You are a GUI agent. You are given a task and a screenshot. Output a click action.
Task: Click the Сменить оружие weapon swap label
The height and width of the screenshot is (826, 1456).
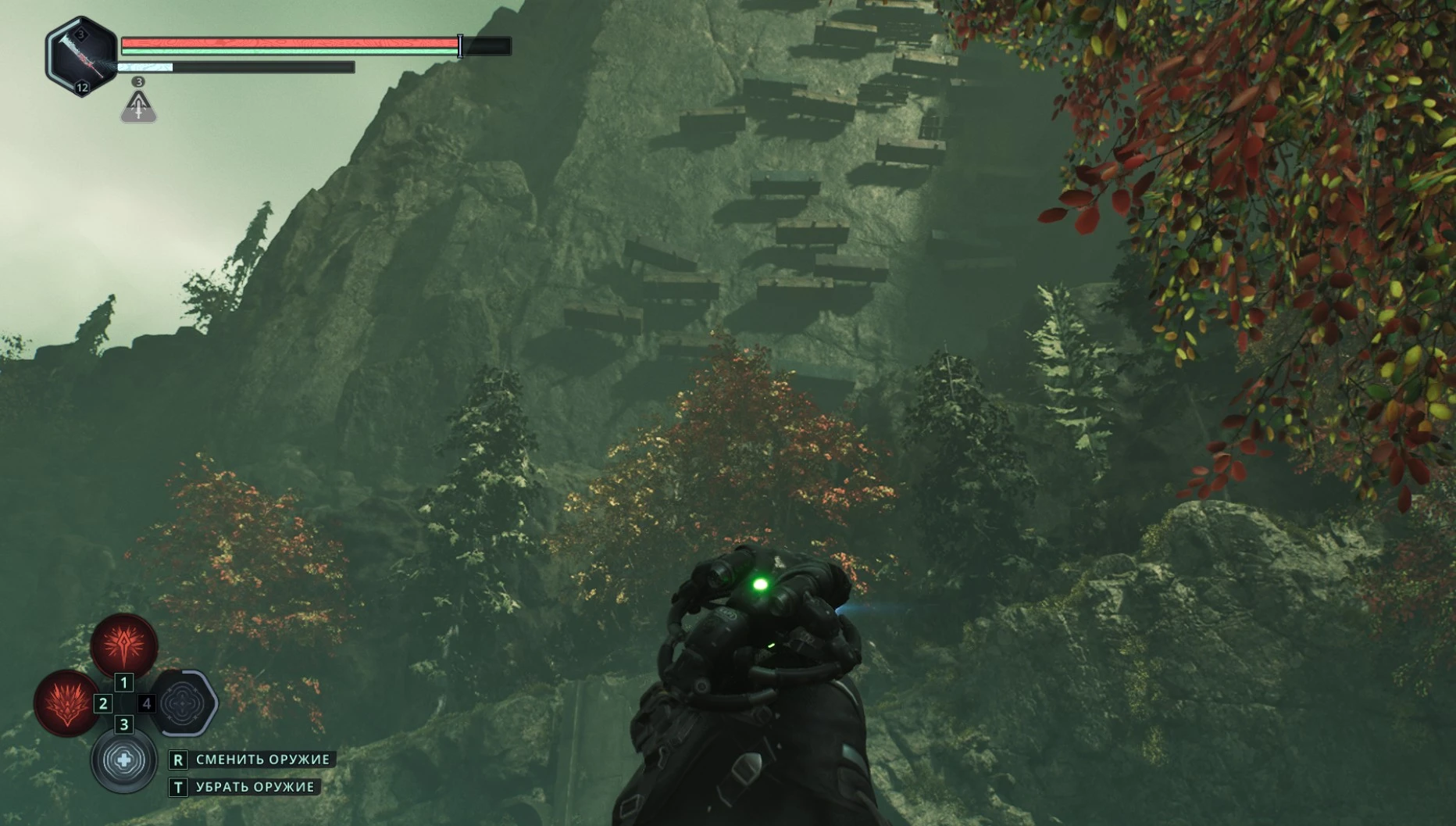coord(262,760)
